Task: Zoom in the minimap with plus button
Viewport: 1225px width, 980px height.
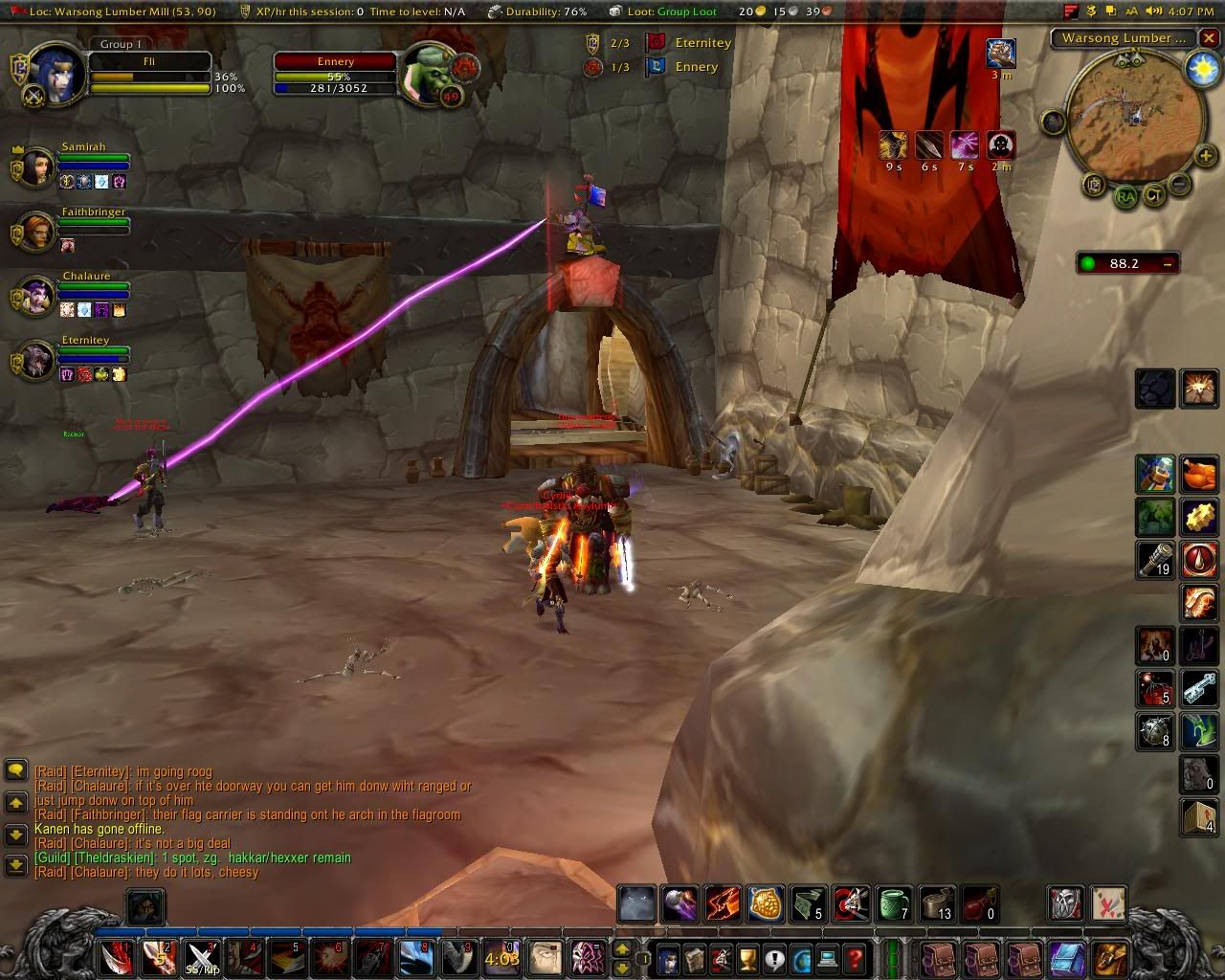Action: (x=1205, y=156)
